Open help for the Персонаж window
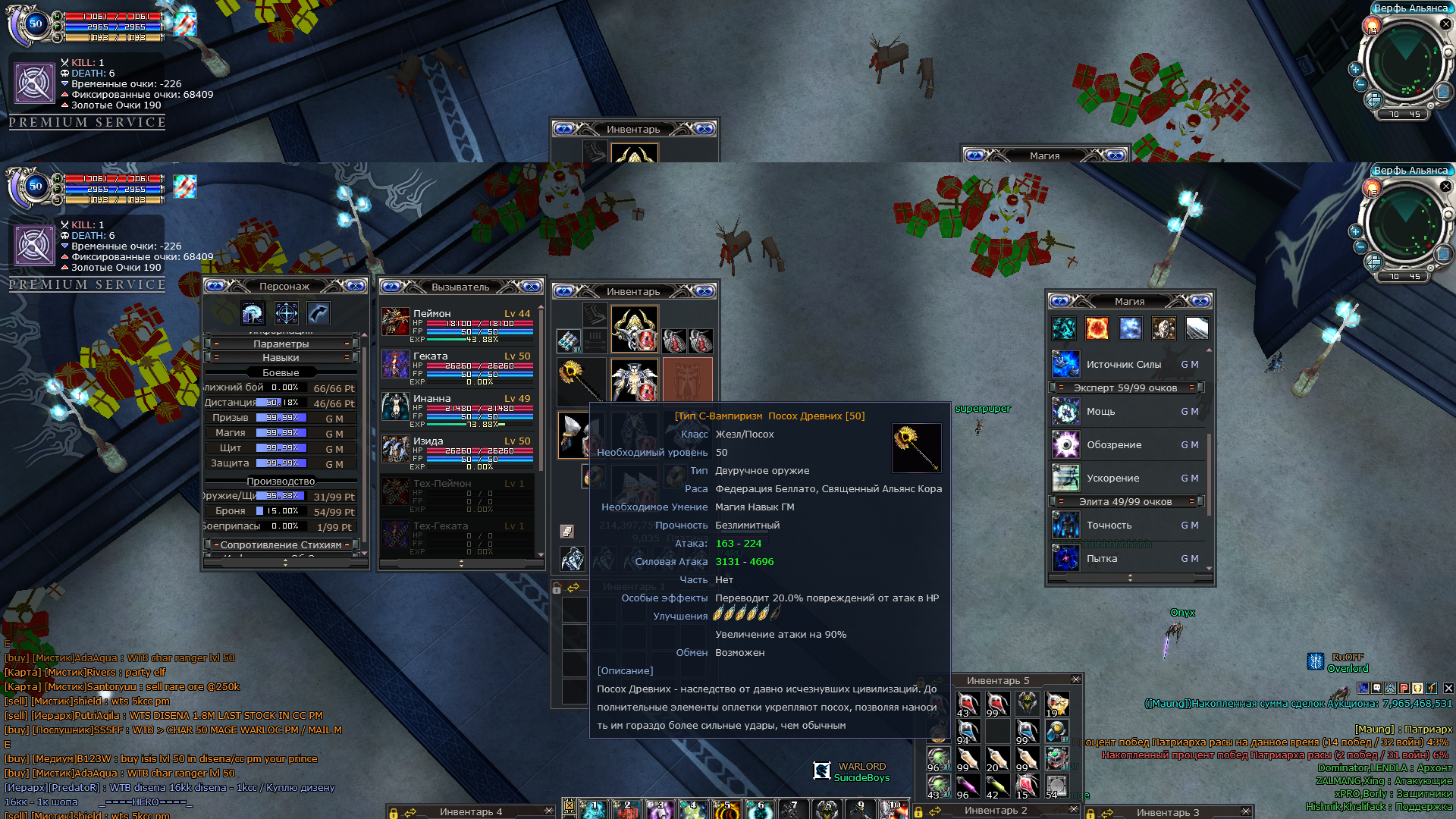The width and height of the screenshot is (1456, 819). click(215, 286)
